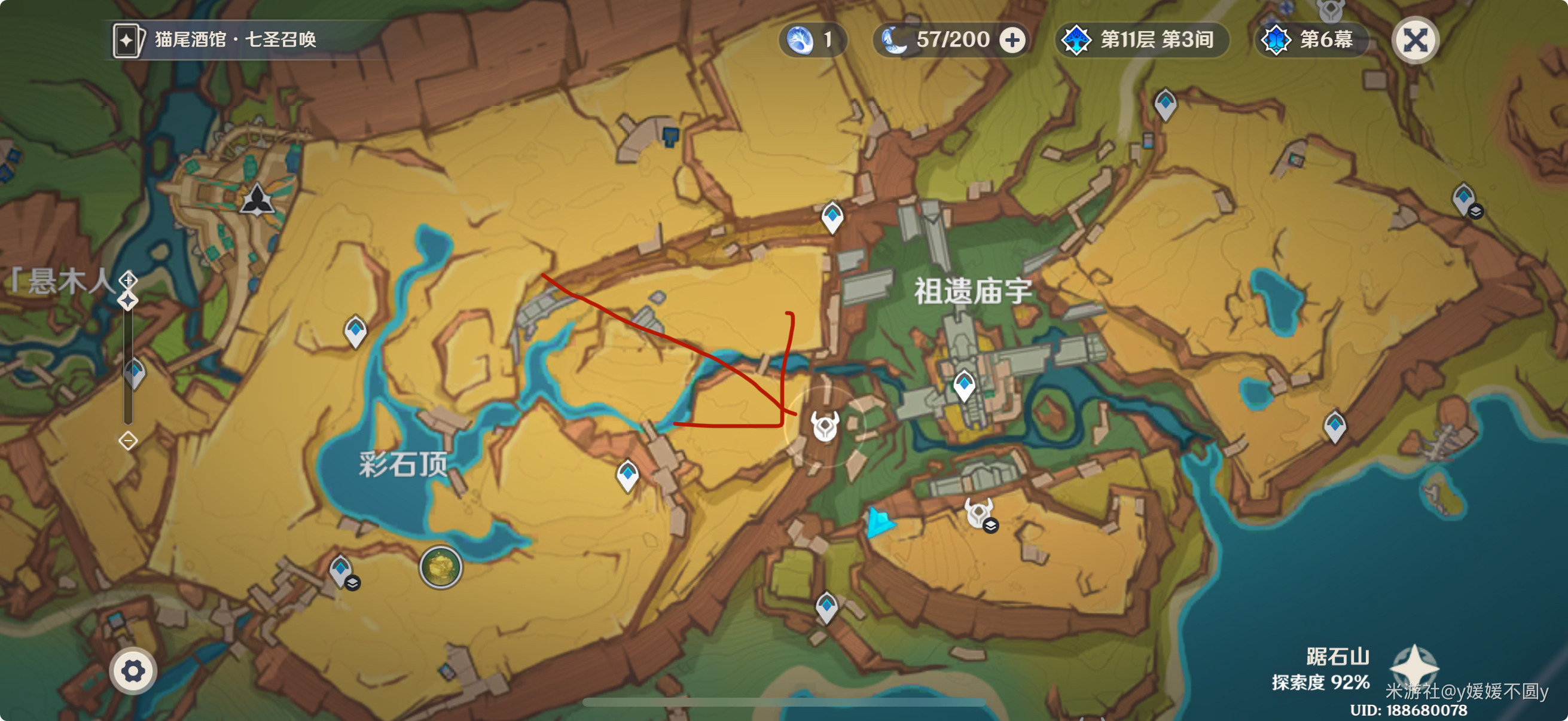Select the round green-gold map marker
The height and width of the screenshot is (721, 1568).
point(441,567)
